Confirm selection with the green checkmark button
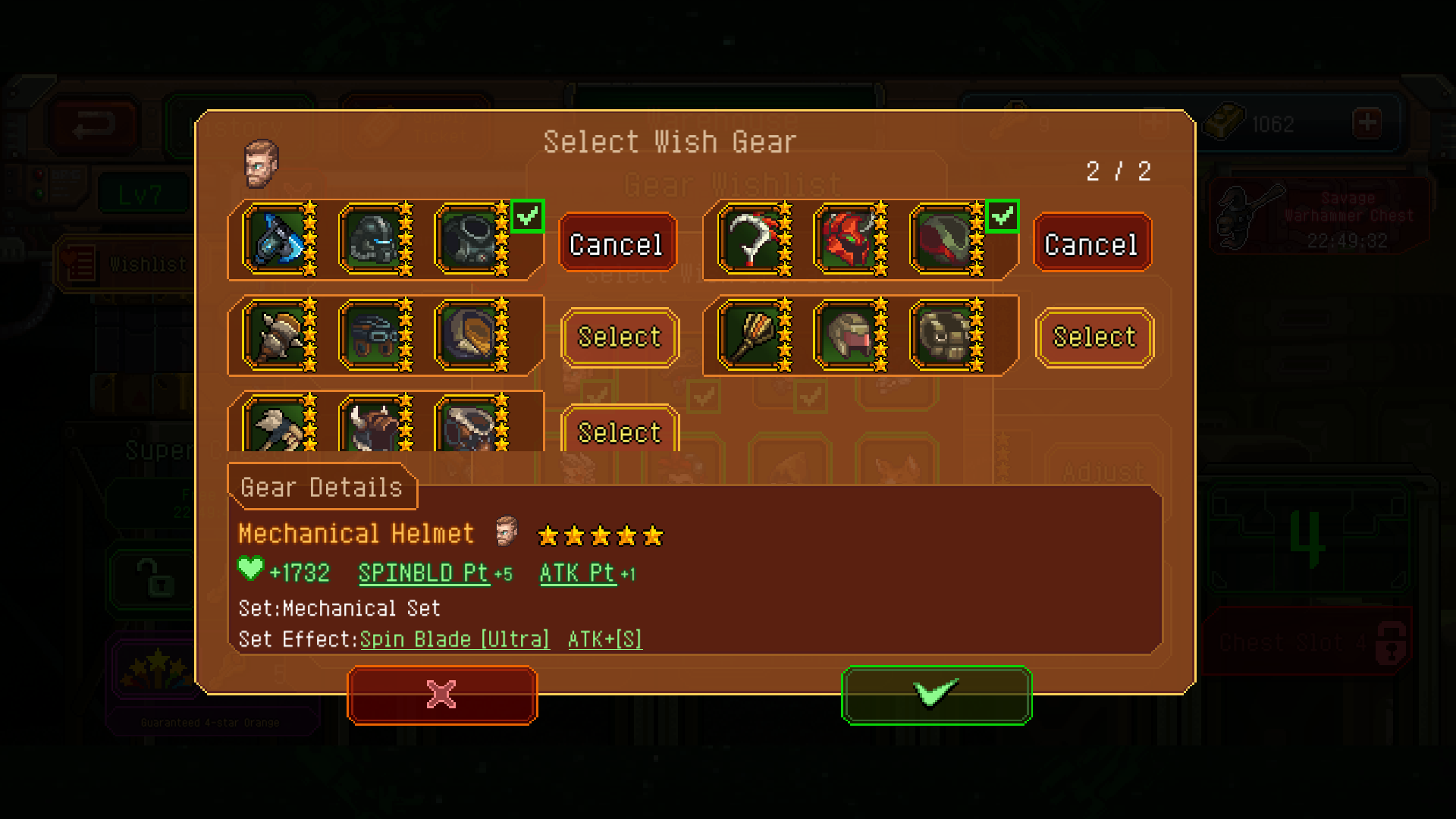 pos(937,695)
